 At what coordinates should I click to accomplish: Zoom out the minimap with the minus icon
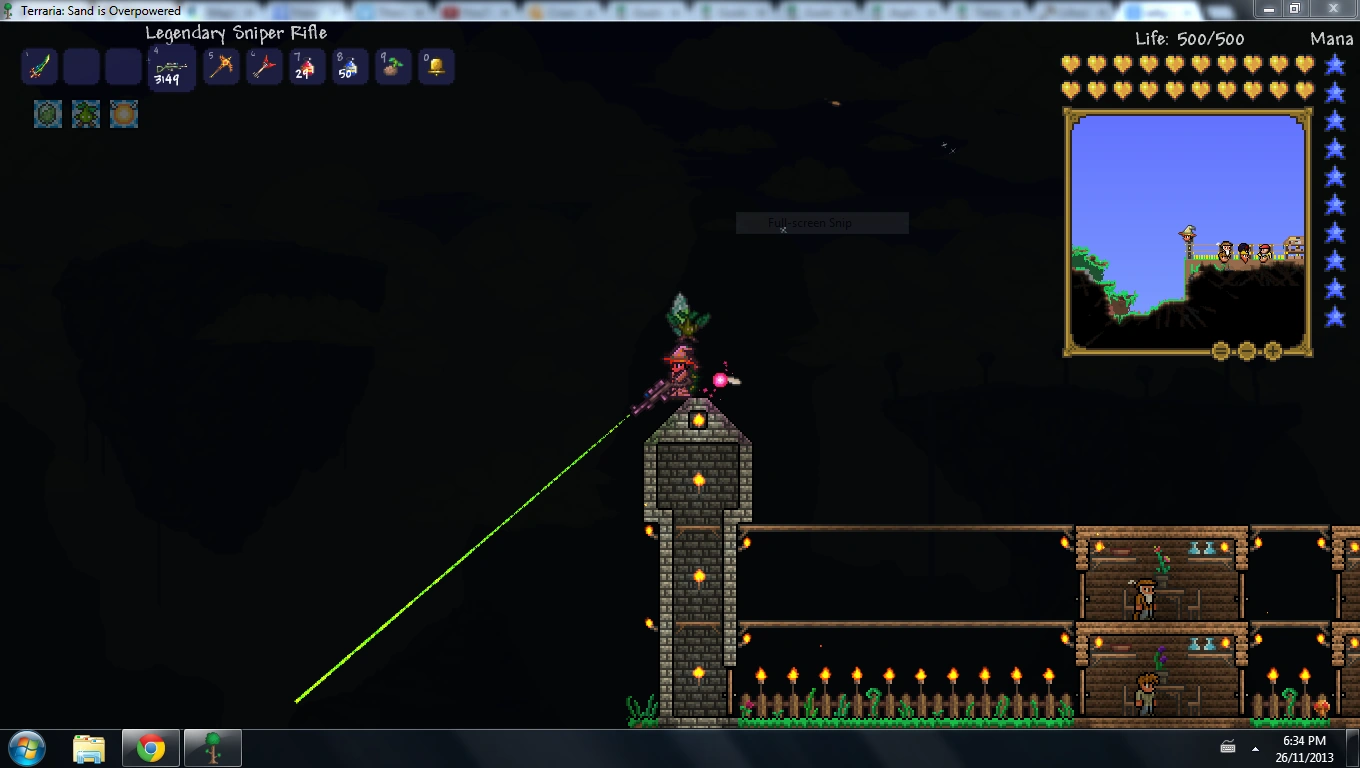coord(1246,350)
